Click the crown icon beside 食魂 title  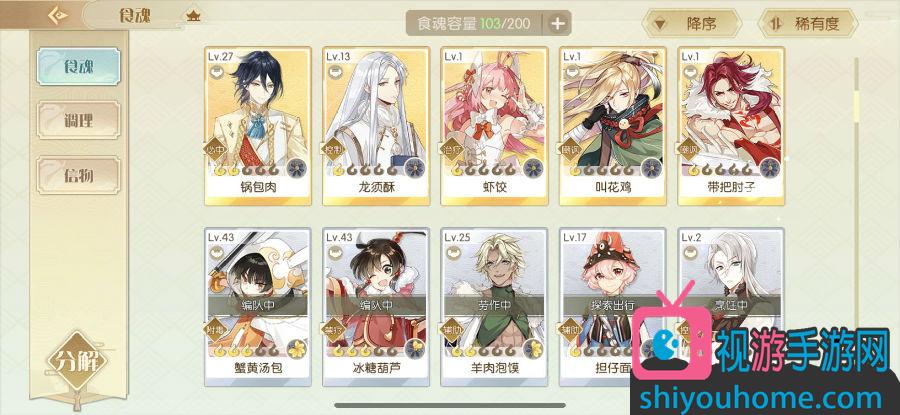(x=192, y=16)
